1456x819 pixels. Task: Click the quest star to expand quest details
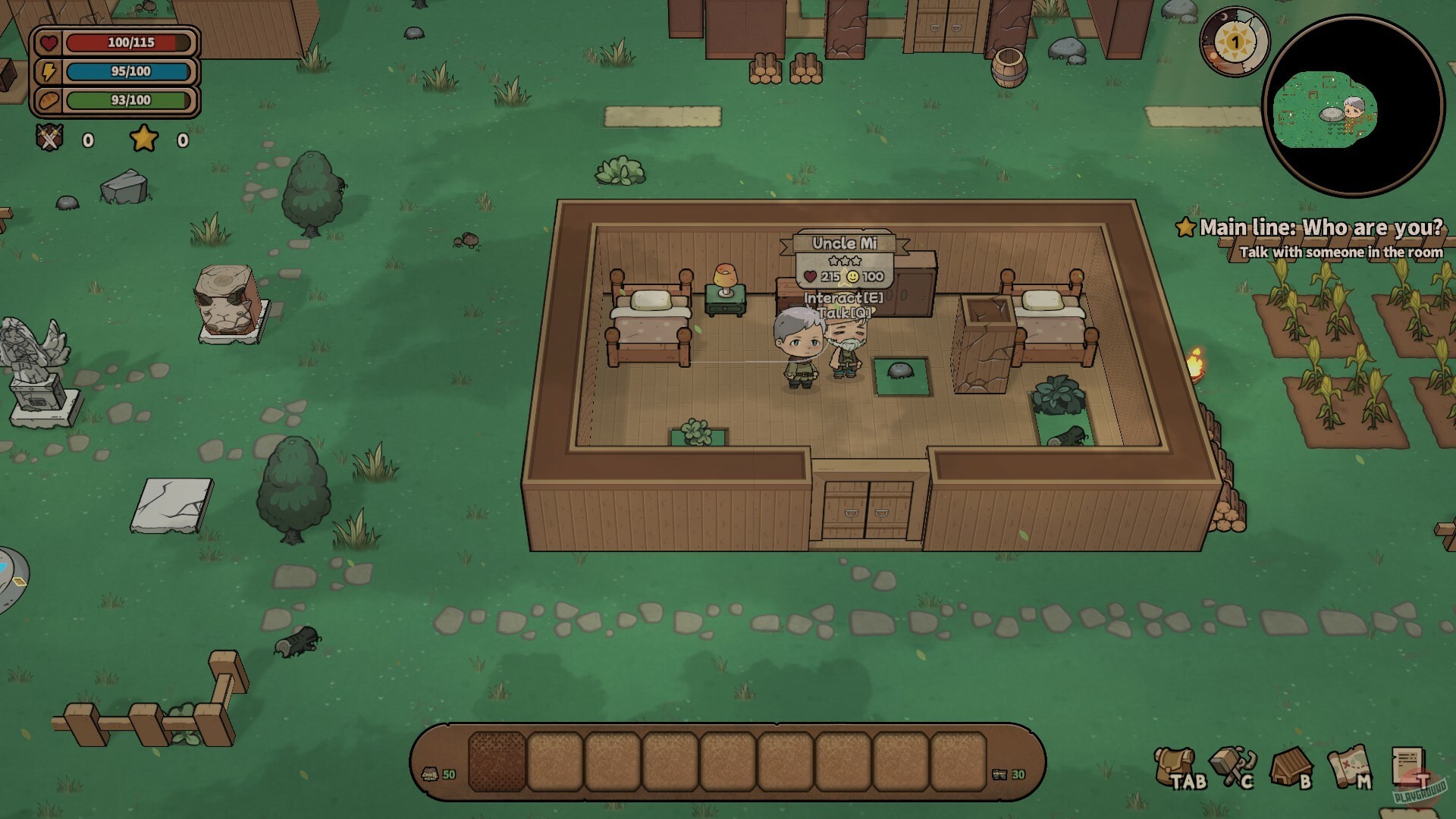coord(1188,226)
